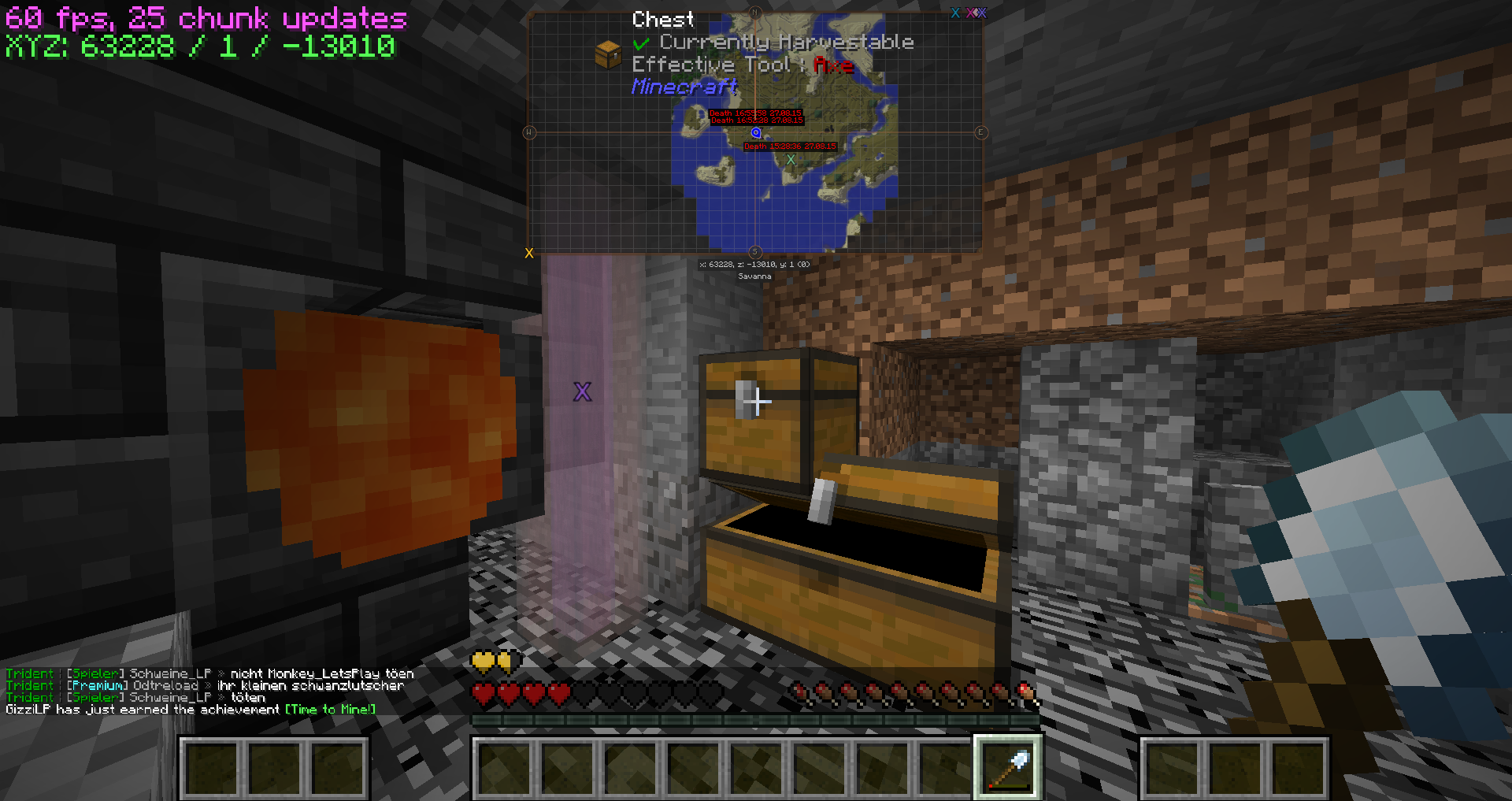Viewport: 1512px width, 801px height.
Task: Click the green X waypoint on minimap
Action: (x=791, y=159)
